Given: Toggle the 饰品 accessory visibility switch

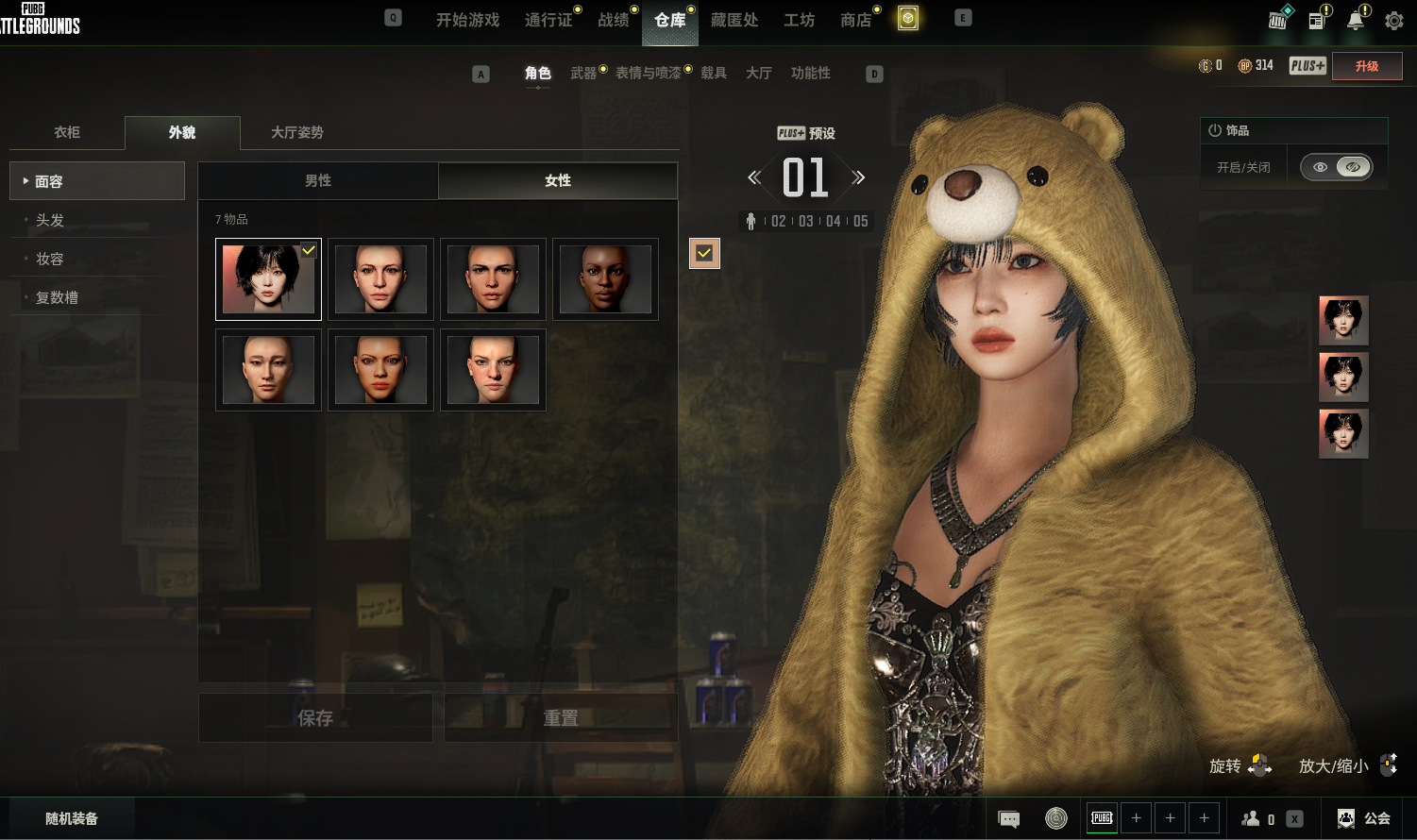Looking at the screenshot, I should [1336, 167].
